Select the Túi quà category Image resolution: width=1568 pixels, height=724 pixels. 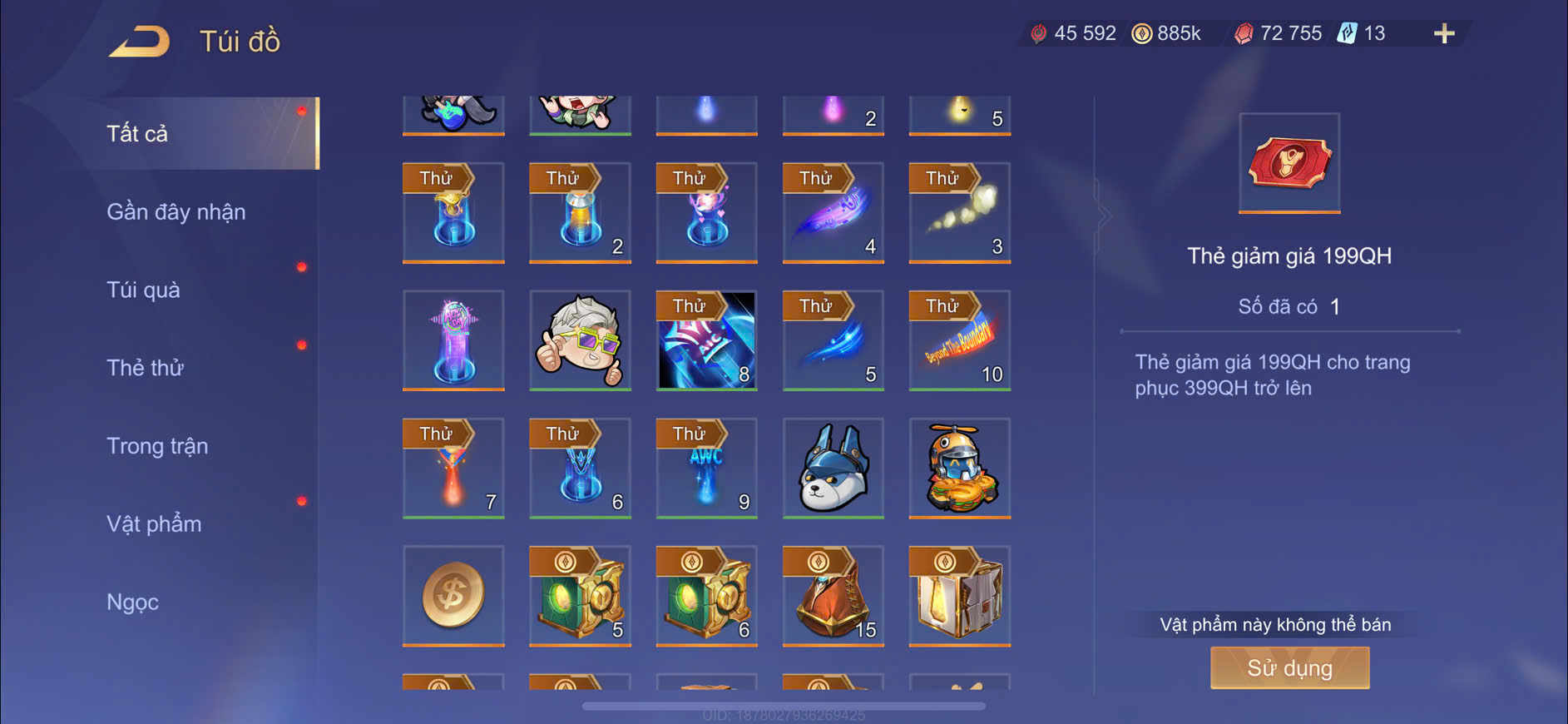143,290
